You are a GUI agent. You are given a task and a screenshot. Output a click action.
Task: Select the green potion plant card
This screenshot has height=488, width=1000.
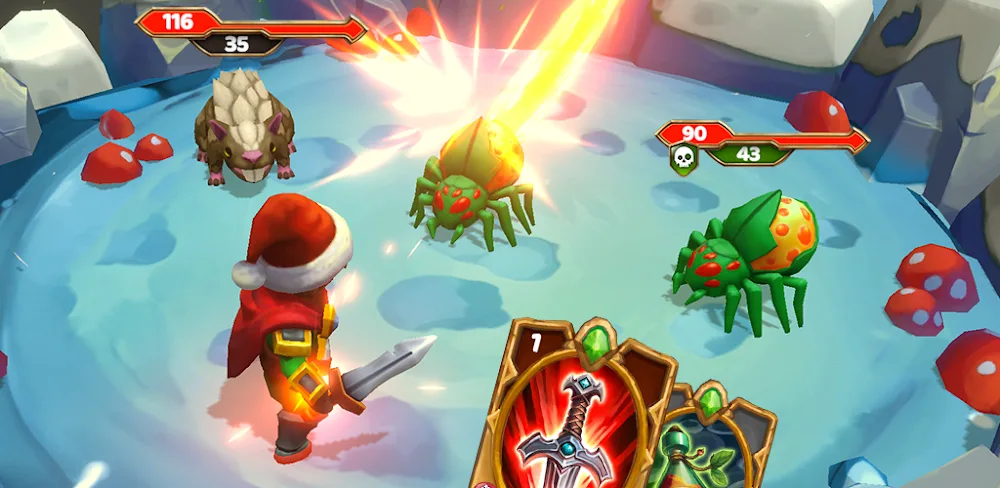pyautogui.click(x=710, y=447)
